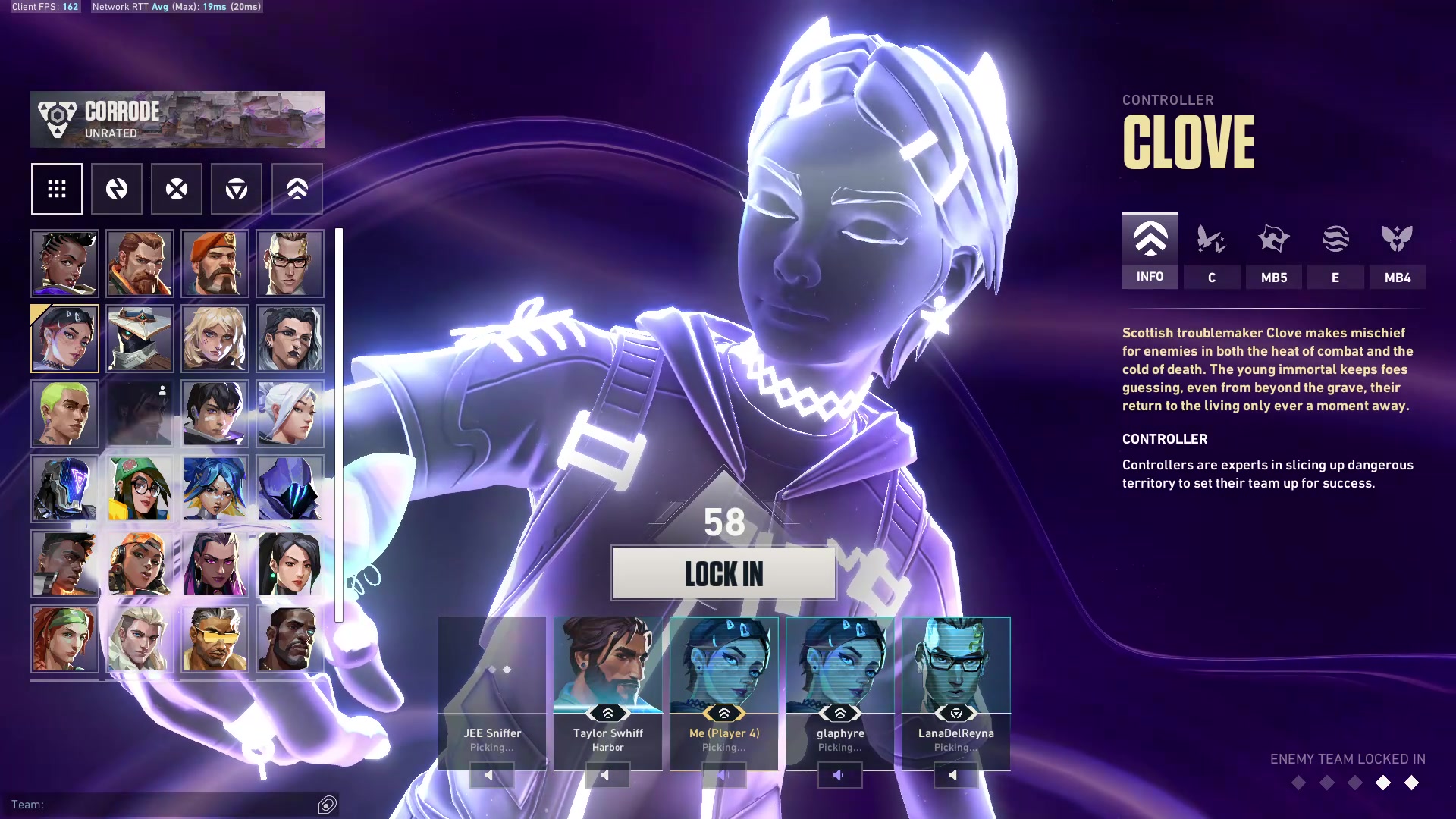Select Jett from the agent grid
This screenshot has width=1456, height=819.
pyautogui.click(x=290, y=413)
